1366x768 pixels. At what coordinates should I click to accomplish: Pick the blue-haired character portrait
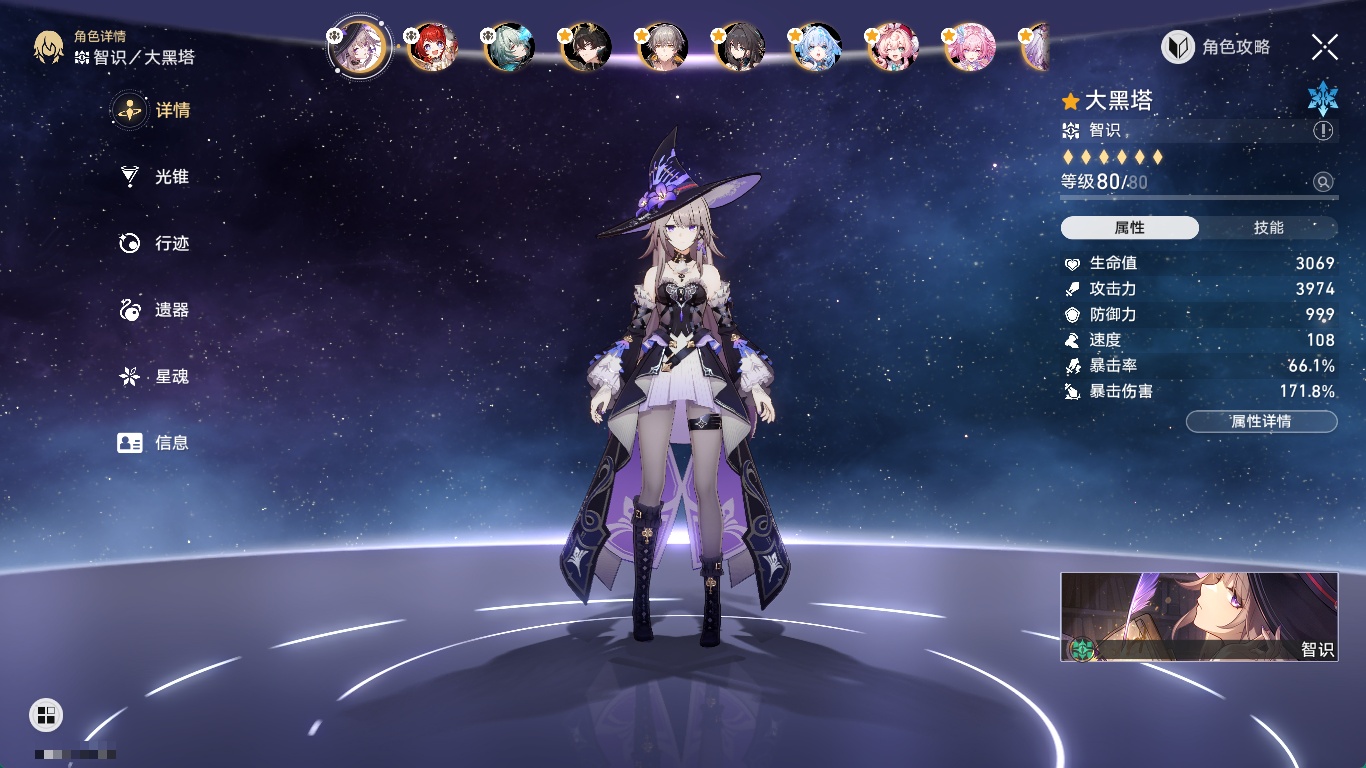coord(817,47)
